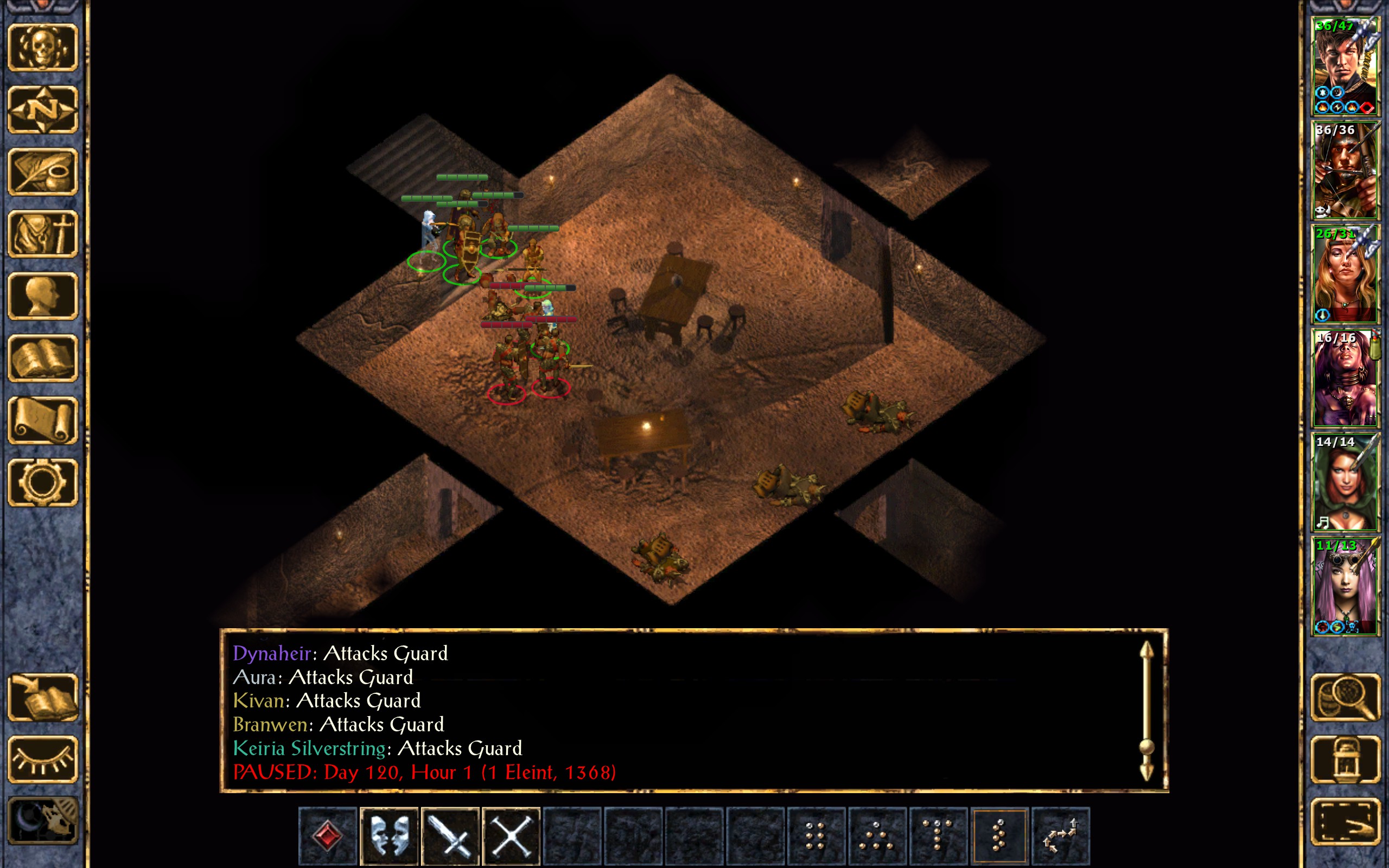Open the area map with the compass button
Screen dimensions: 1389x868
pyautogui.click(x=43, y=109)
